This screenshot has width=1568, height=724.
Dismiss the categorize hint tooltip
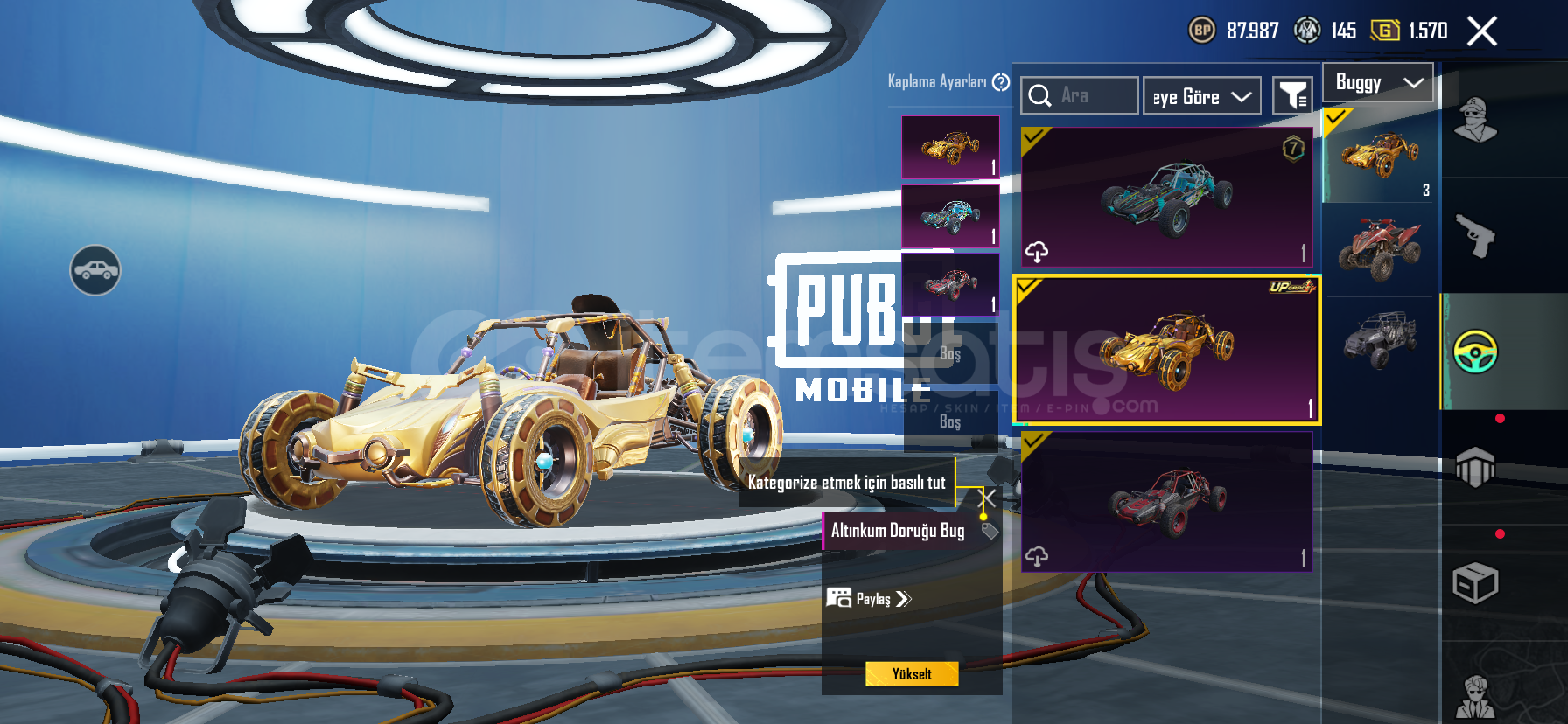987,498
